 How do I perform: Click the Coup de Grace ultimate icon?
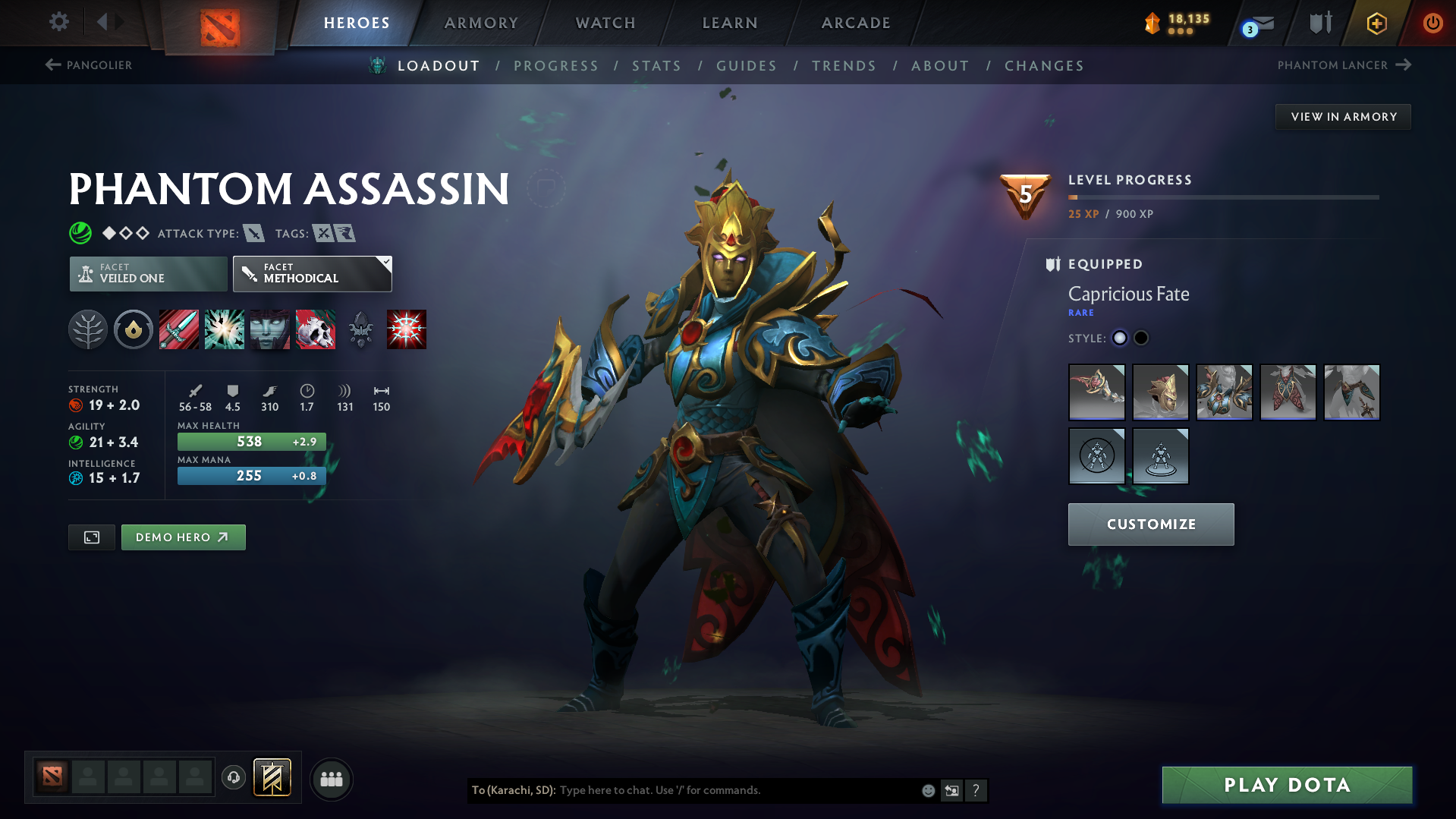(x=407, y=329)
